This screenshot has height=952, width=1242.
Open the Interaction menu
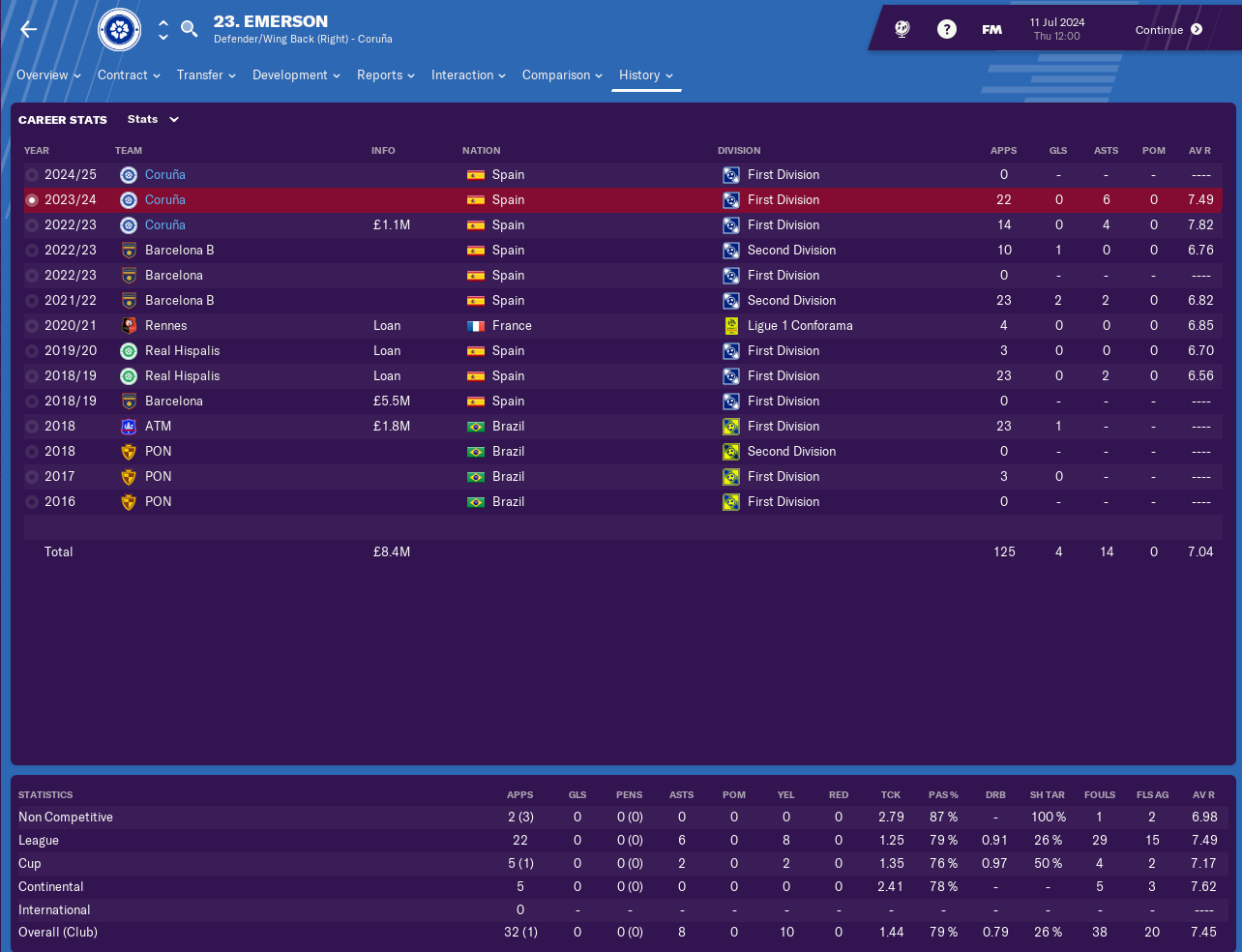(468, 75)
